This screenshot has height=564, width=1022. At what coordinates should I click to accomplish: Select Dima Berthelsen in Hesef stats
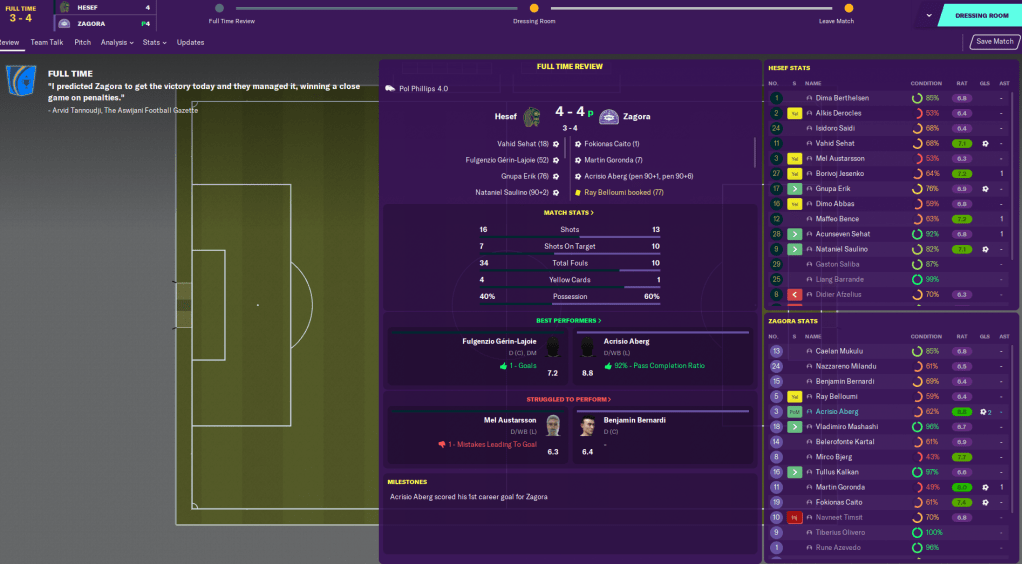pos(842,98)
